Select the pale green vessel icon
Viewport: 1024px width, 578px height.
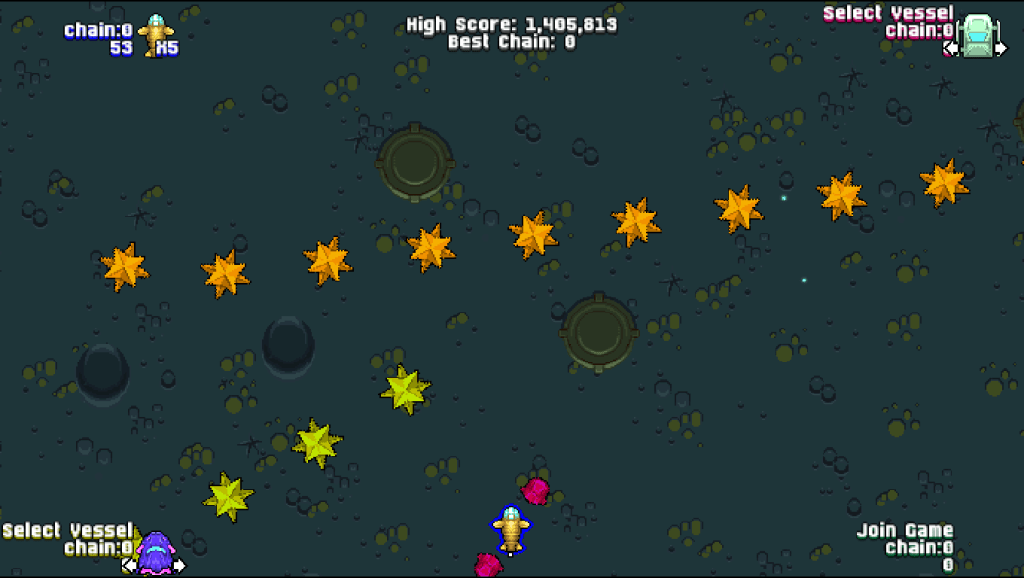click(x=977, y=35)
